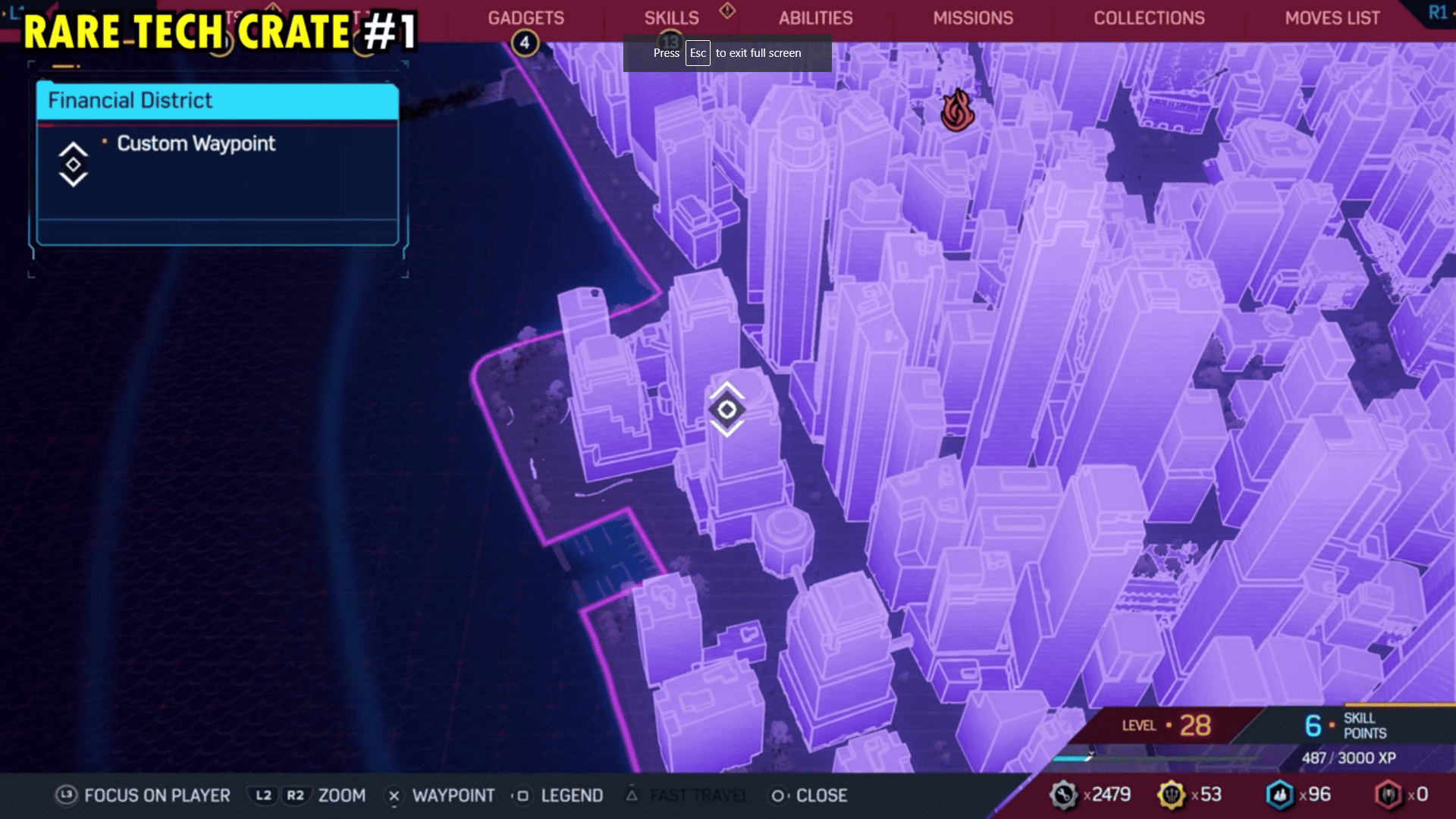The width and height of the screenshot is (1456, 819).
Task: Select the Moves List menu entry
Action: tap(1331, 17)
